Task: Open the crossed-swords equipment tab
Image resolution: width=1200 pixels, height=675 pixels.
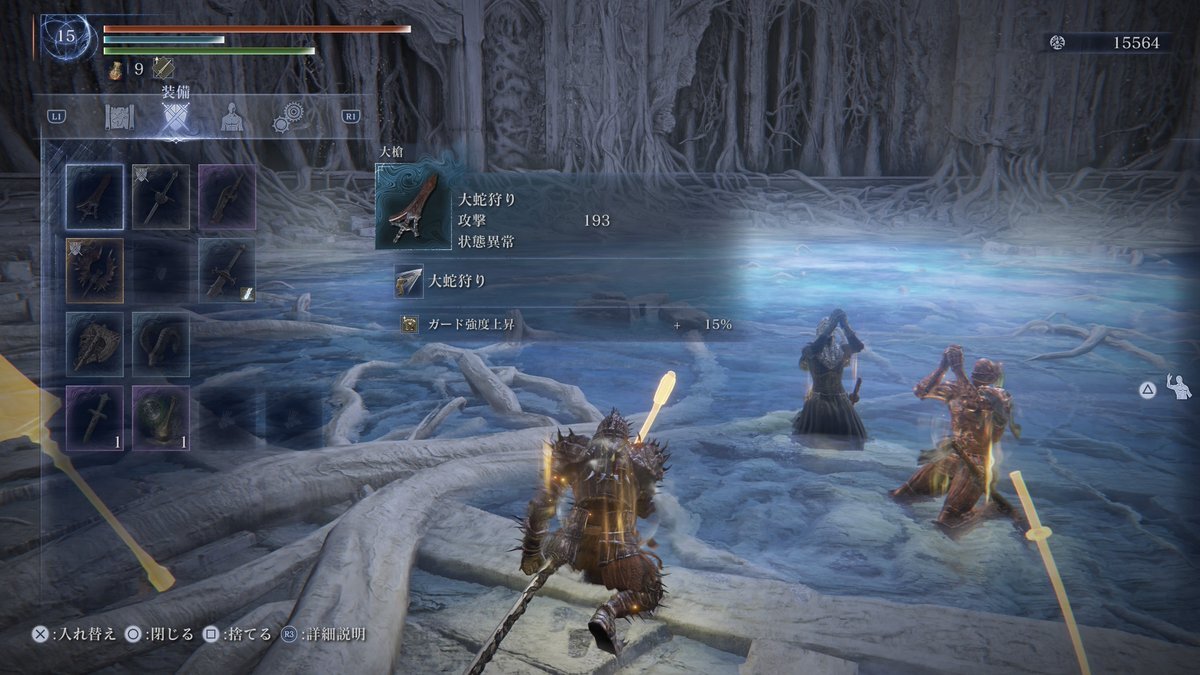Action: (x=177, y=119)
